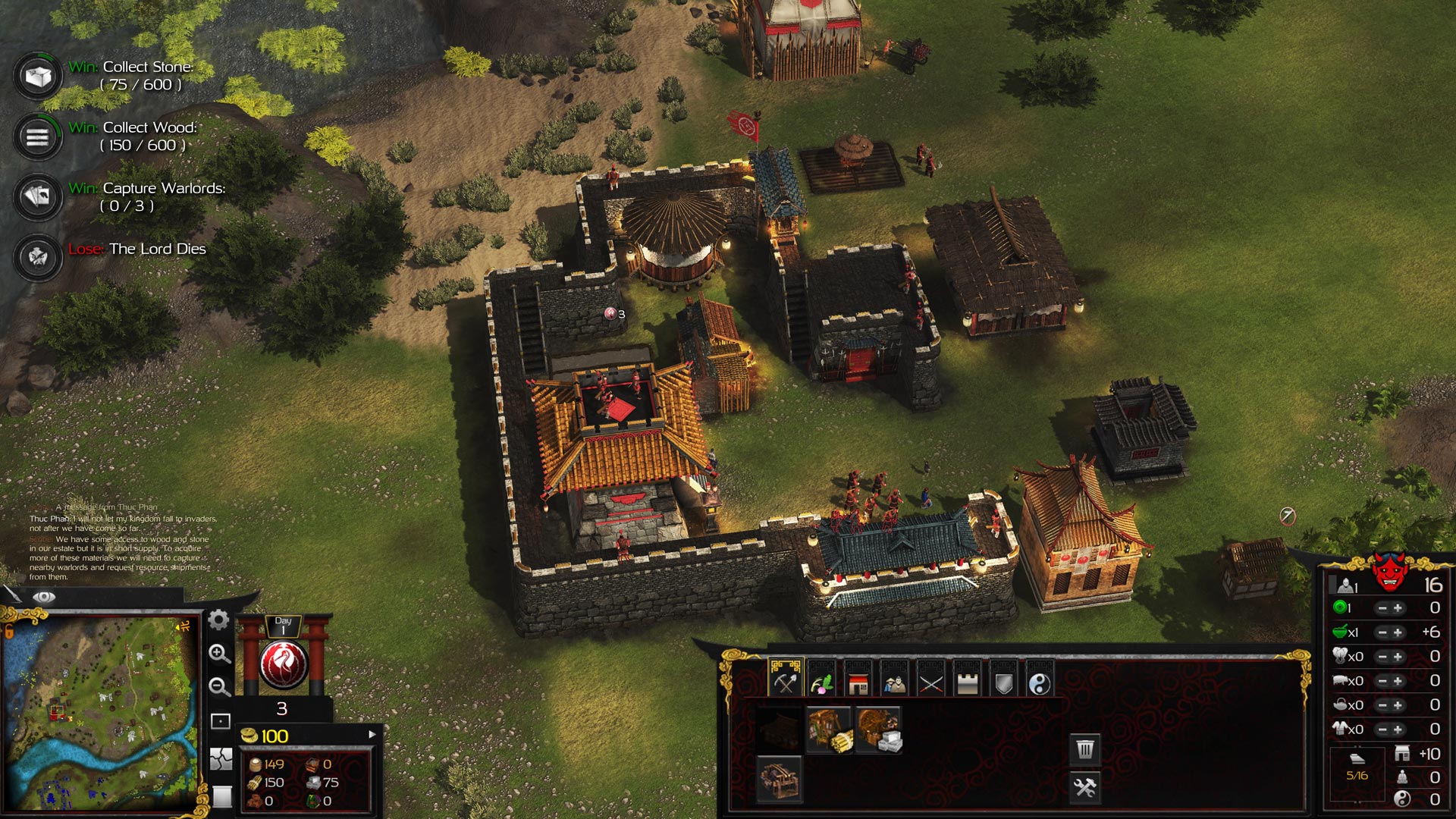Screen dimensions: 1456x819
Task: Open settings with the gear icon
Action: tap(218, 620)
